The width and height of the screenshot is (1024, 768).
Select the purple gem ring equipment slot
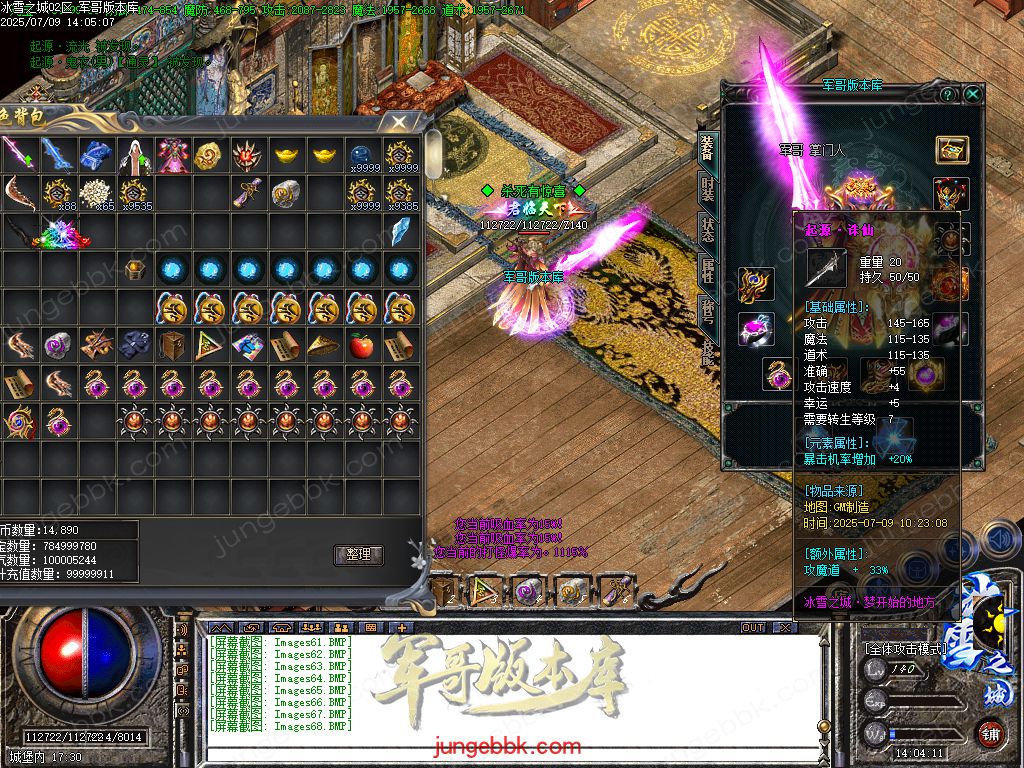(x=755, y=330)
